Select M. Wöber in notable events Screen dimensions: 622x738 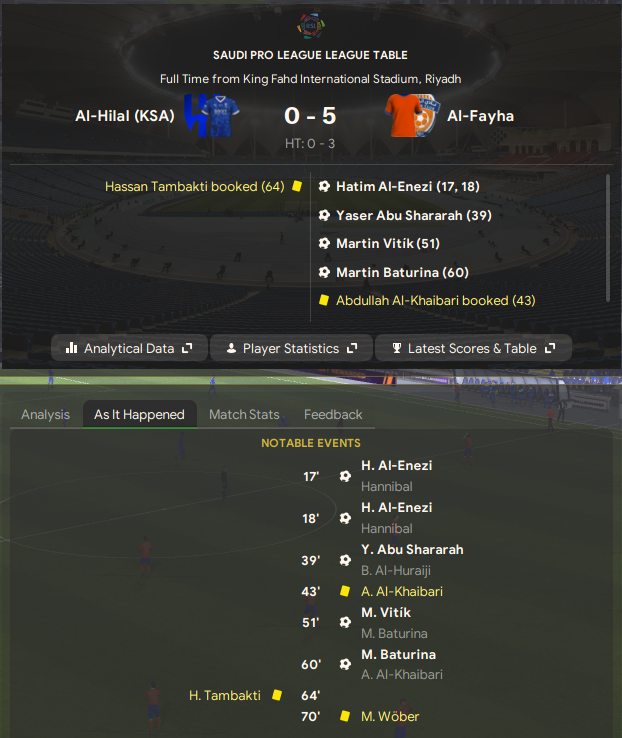[x=390, y=716]
